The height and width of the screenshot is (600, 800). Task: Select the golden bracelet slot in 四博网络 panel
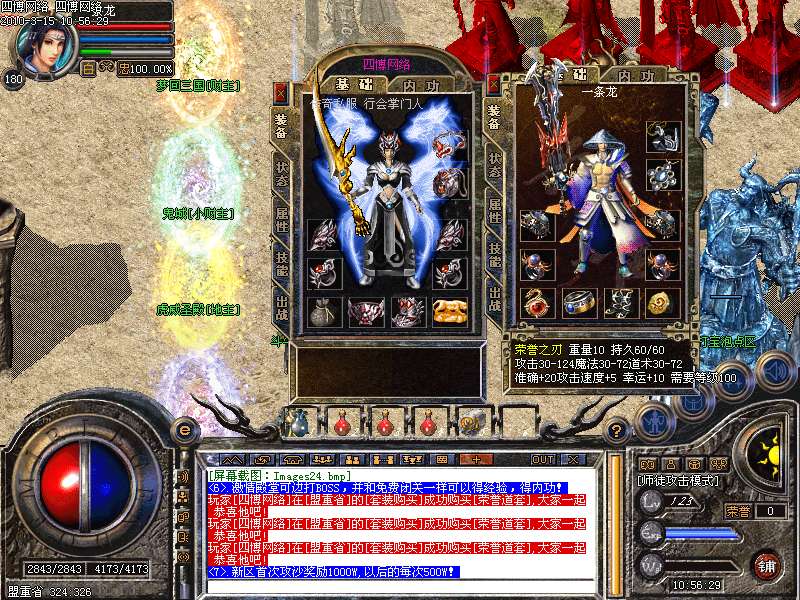(x=450, y=311)
